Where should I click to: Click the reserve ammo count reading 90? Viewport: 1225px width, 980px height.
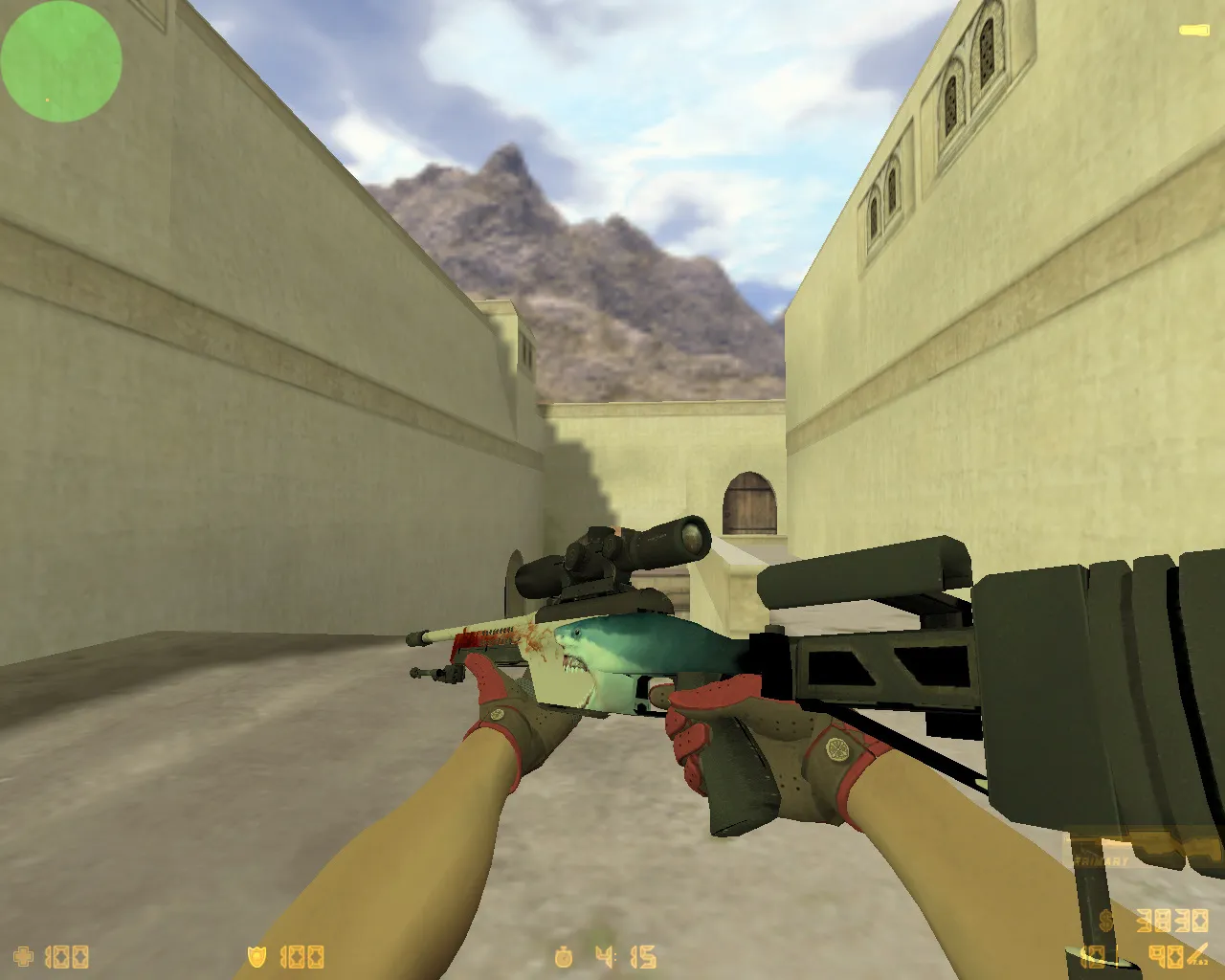pos(1167,955)
